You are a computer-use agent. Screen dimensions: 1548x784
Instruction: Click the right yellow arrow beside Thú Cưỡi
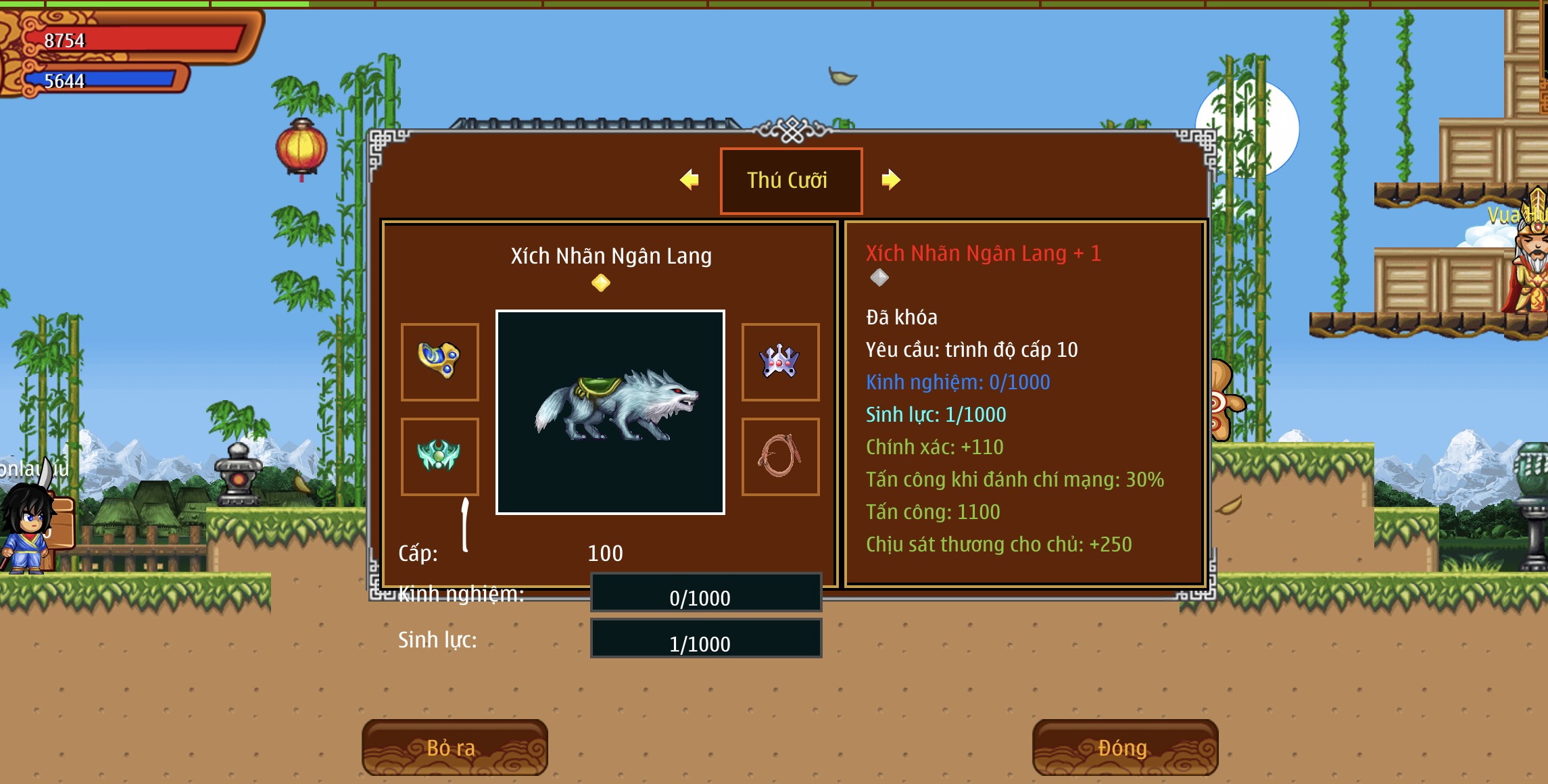tap(891, 180)
